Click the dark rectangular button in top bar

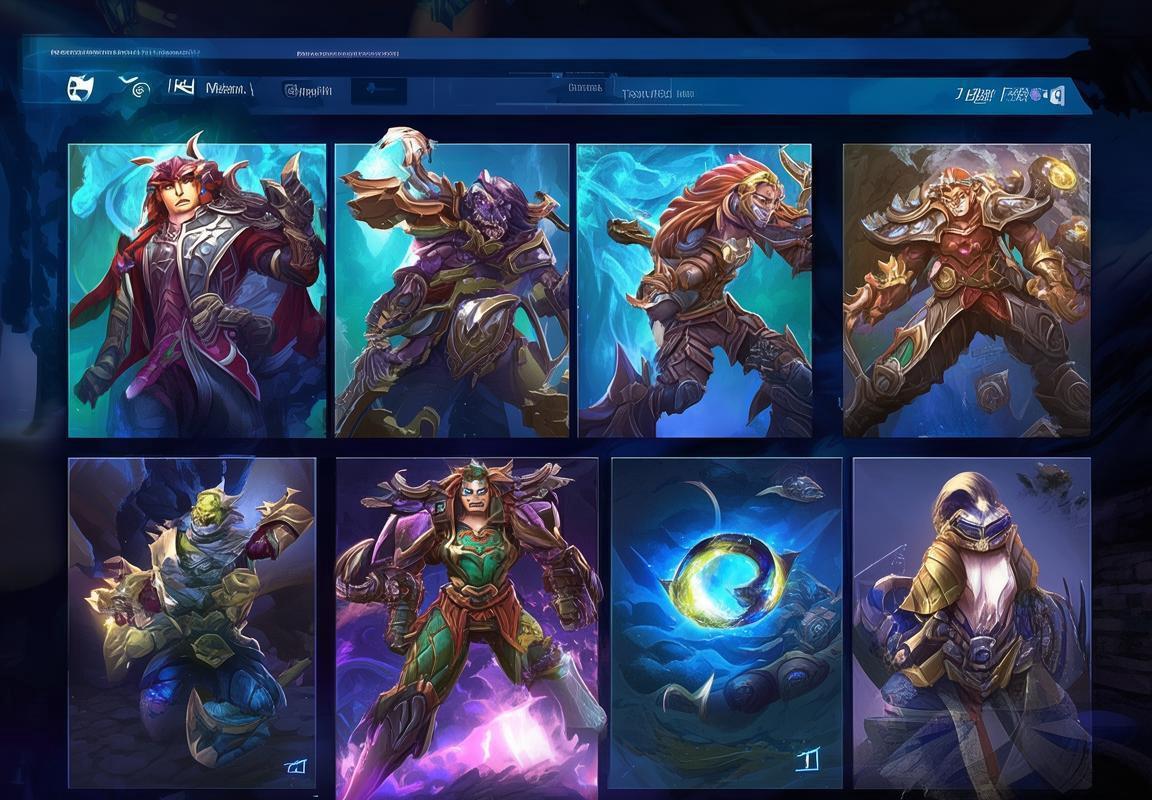(x=379, y=91)
